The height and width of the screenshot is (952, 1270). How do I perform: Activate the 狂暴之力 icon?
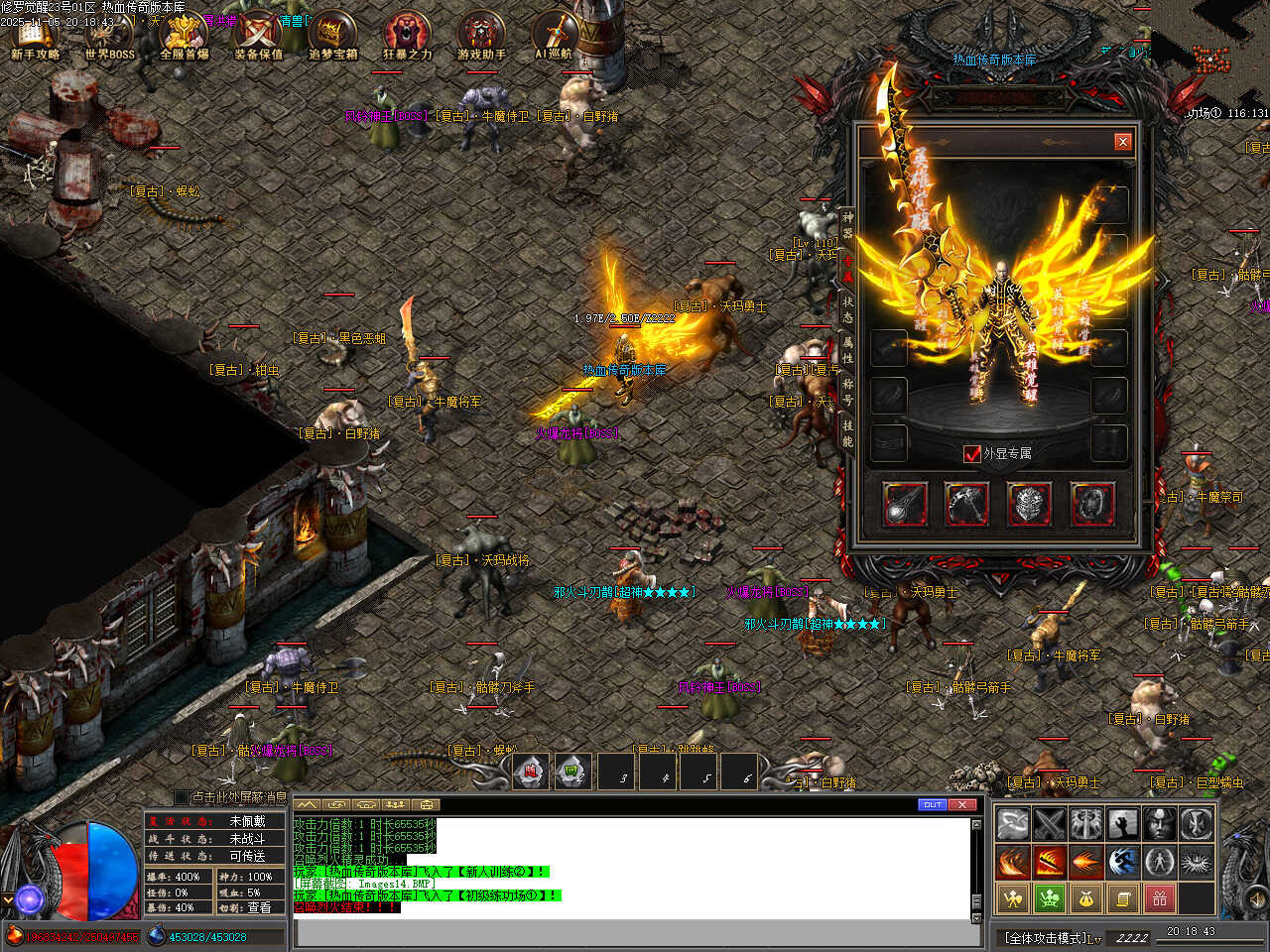[x=407, y=37]
